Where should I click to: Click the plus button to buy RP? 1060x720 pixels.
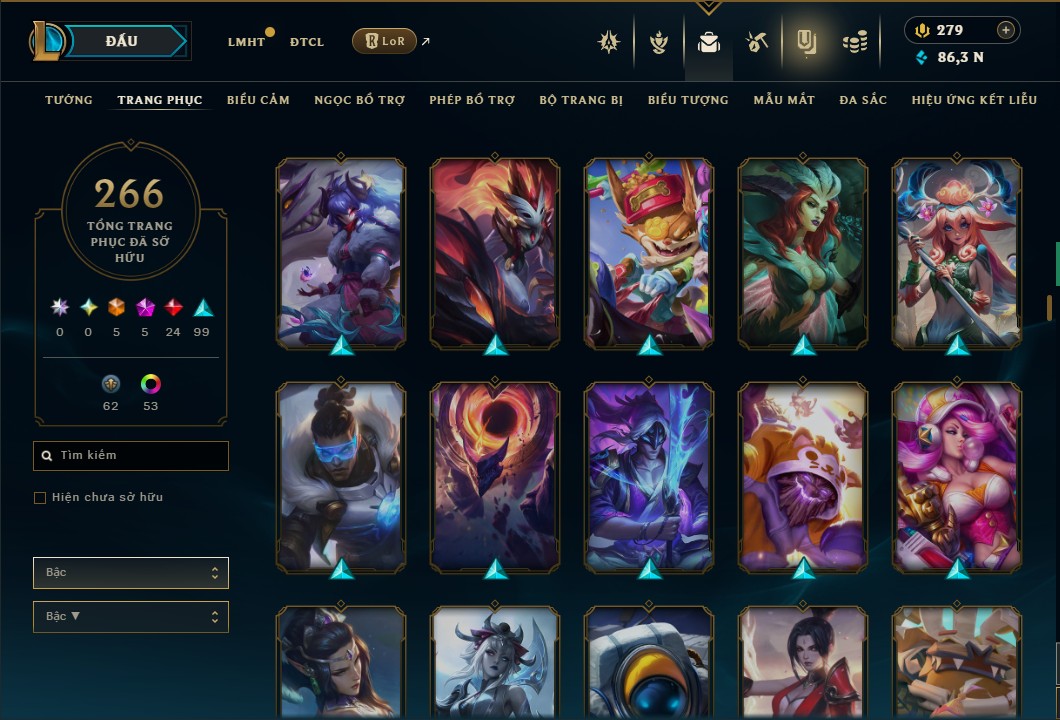tap(1005, 30)
